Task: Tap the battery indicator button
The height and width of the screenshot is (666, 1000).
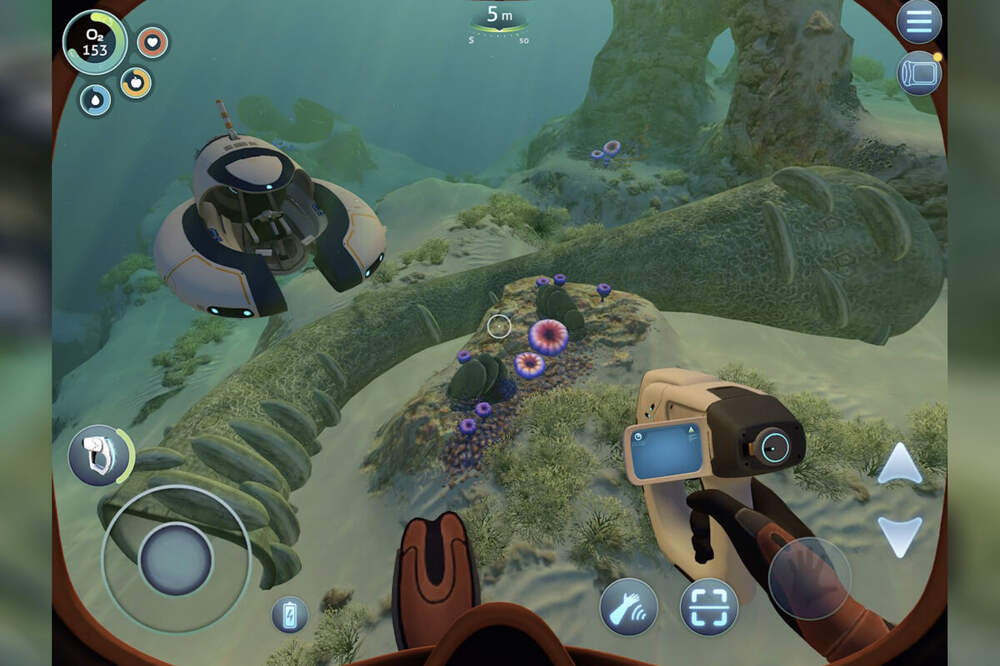Action: click(x=289, y=614)
